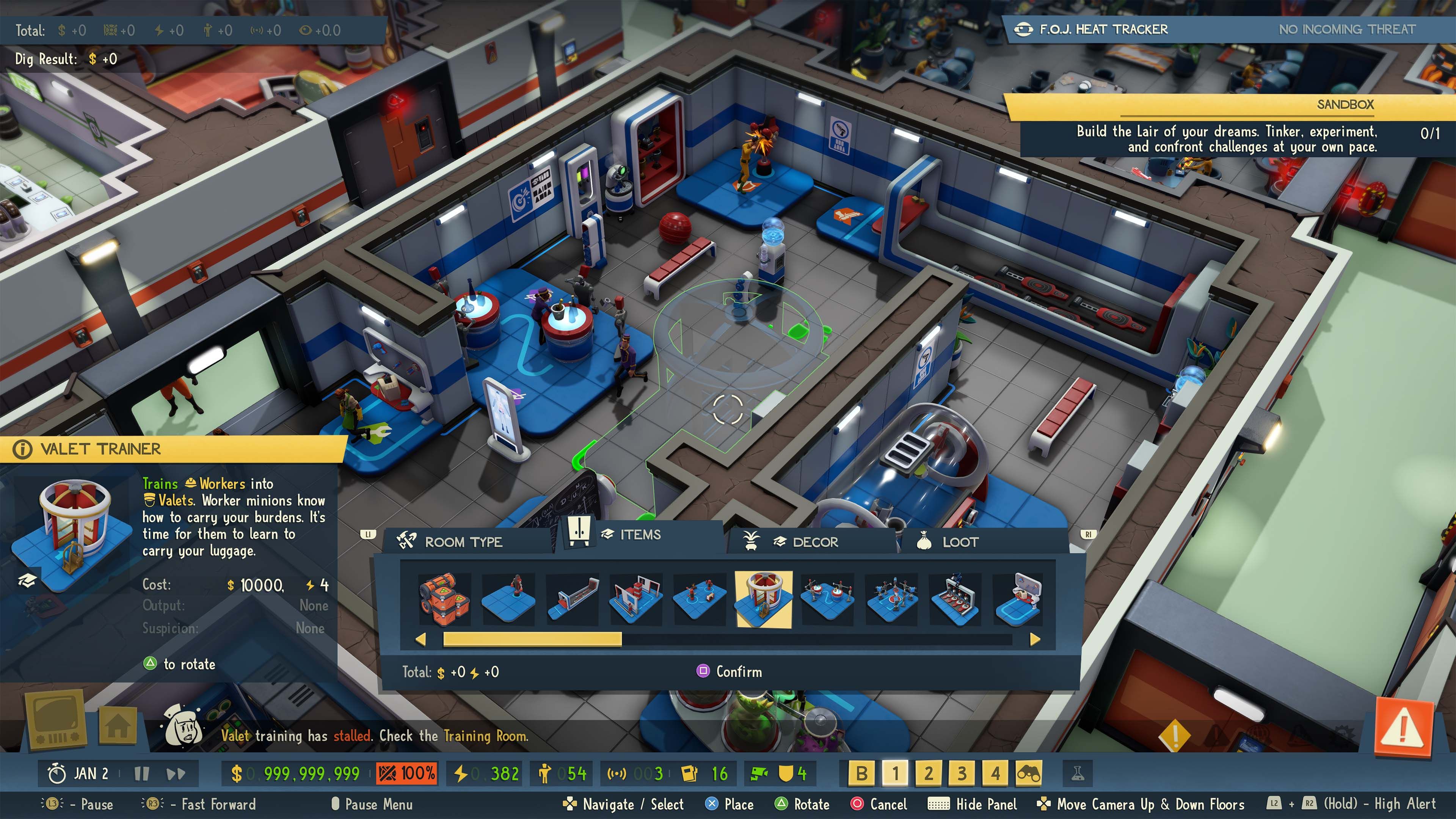Pause the game with the pause icon
This screenshot has width=1456, height=819.
click(x=141, y=774)
